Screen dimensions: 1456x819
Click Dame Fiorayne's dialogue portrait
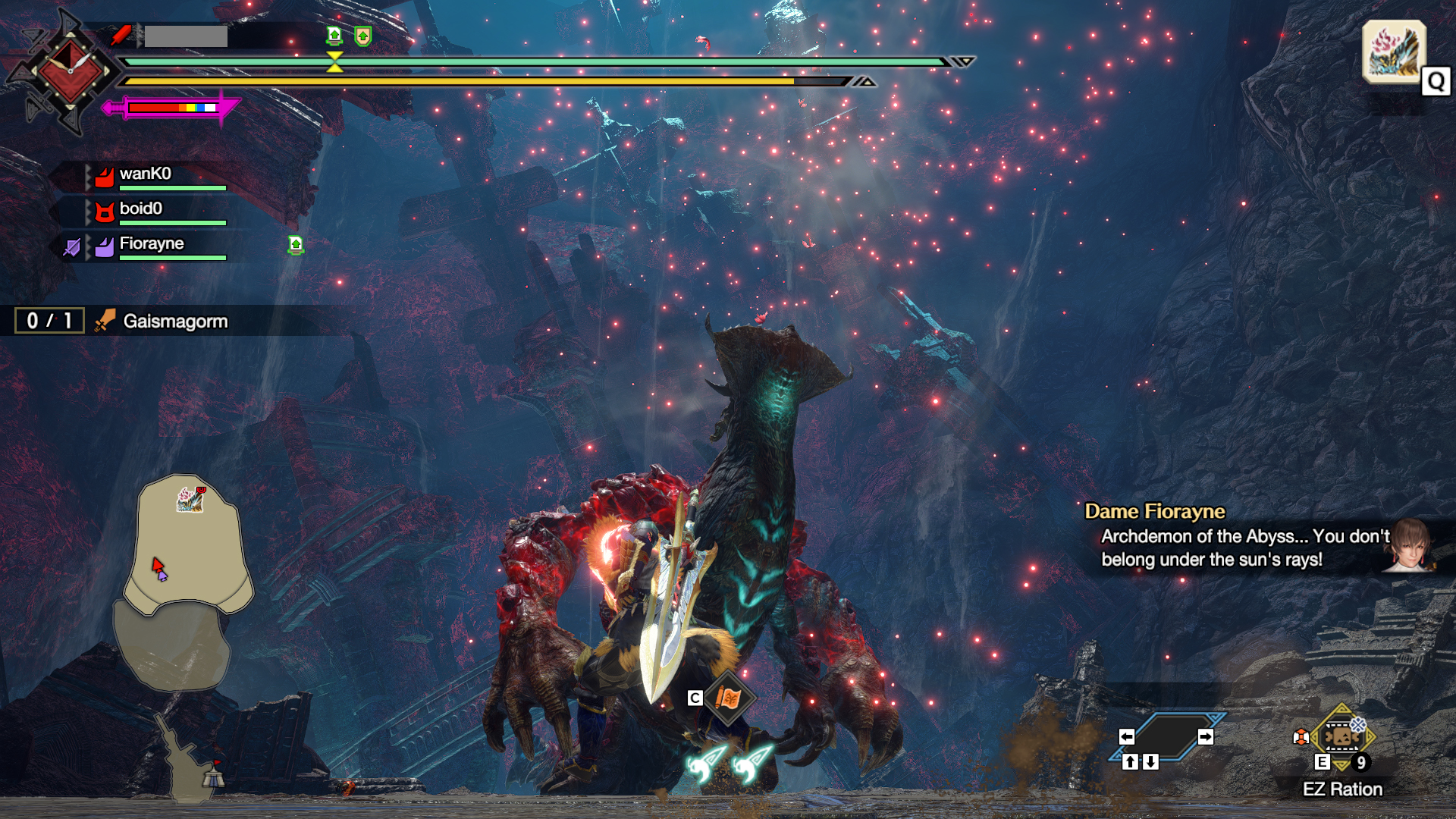(1409, 544)
